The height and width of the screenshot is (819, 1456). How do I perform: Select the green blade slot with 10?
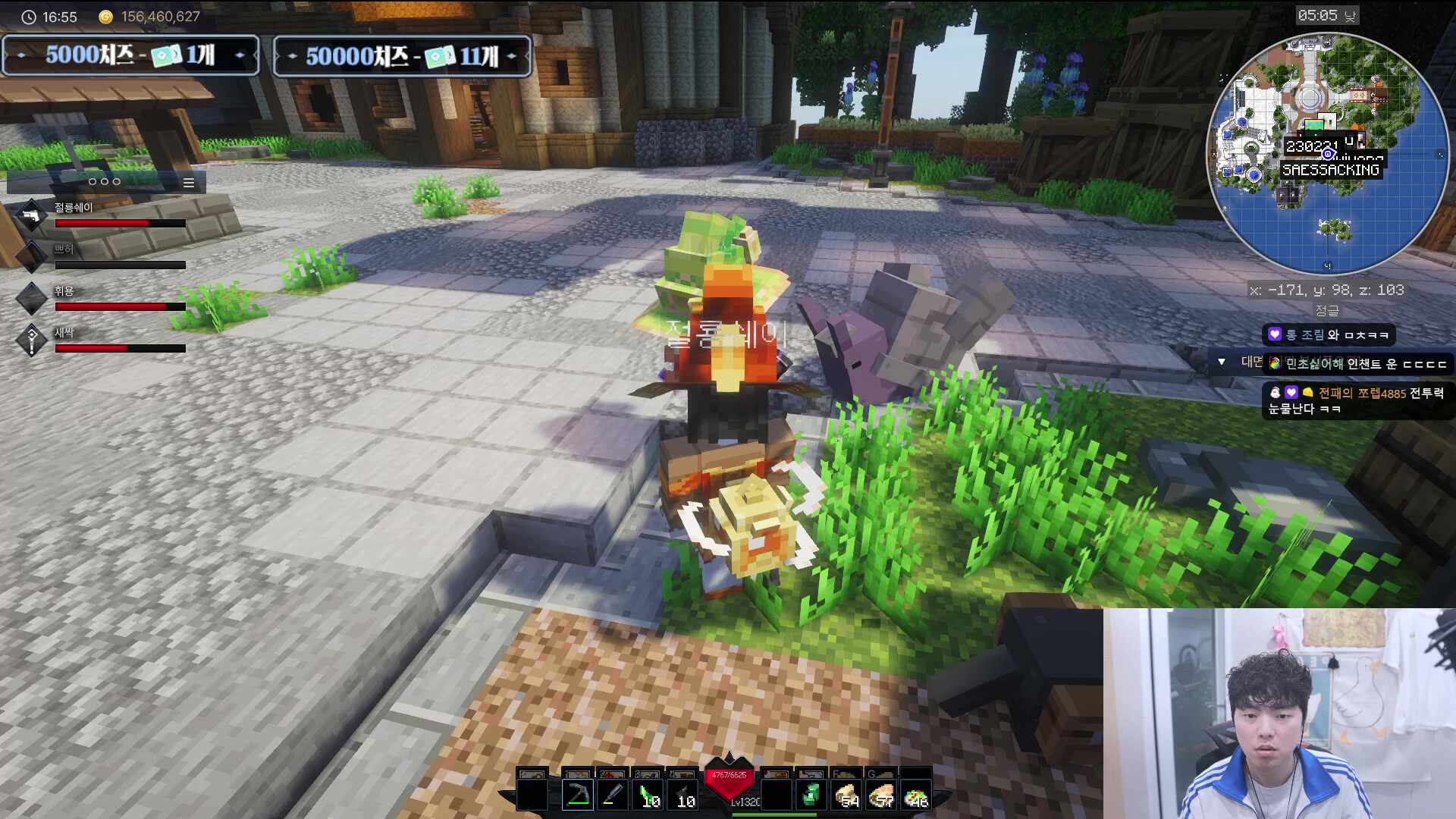649,795
